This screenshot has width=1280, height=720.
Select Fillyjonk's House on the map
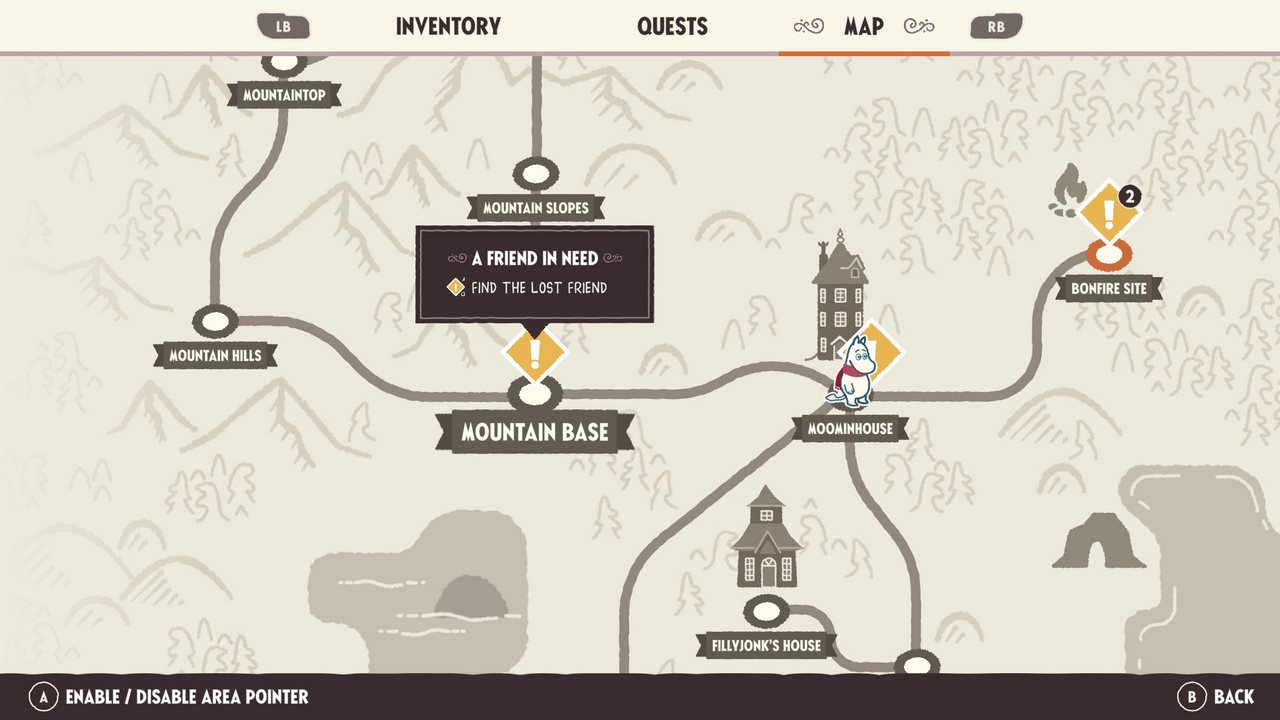[766, 645]
